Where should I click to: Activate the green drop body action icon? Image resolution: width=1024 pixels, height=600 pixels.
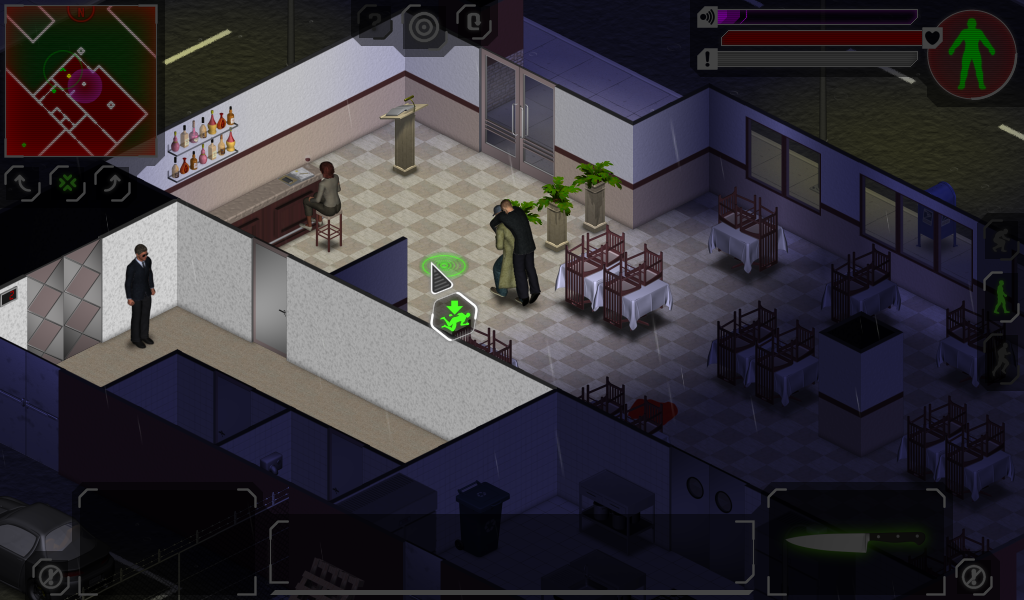point(454,316)
